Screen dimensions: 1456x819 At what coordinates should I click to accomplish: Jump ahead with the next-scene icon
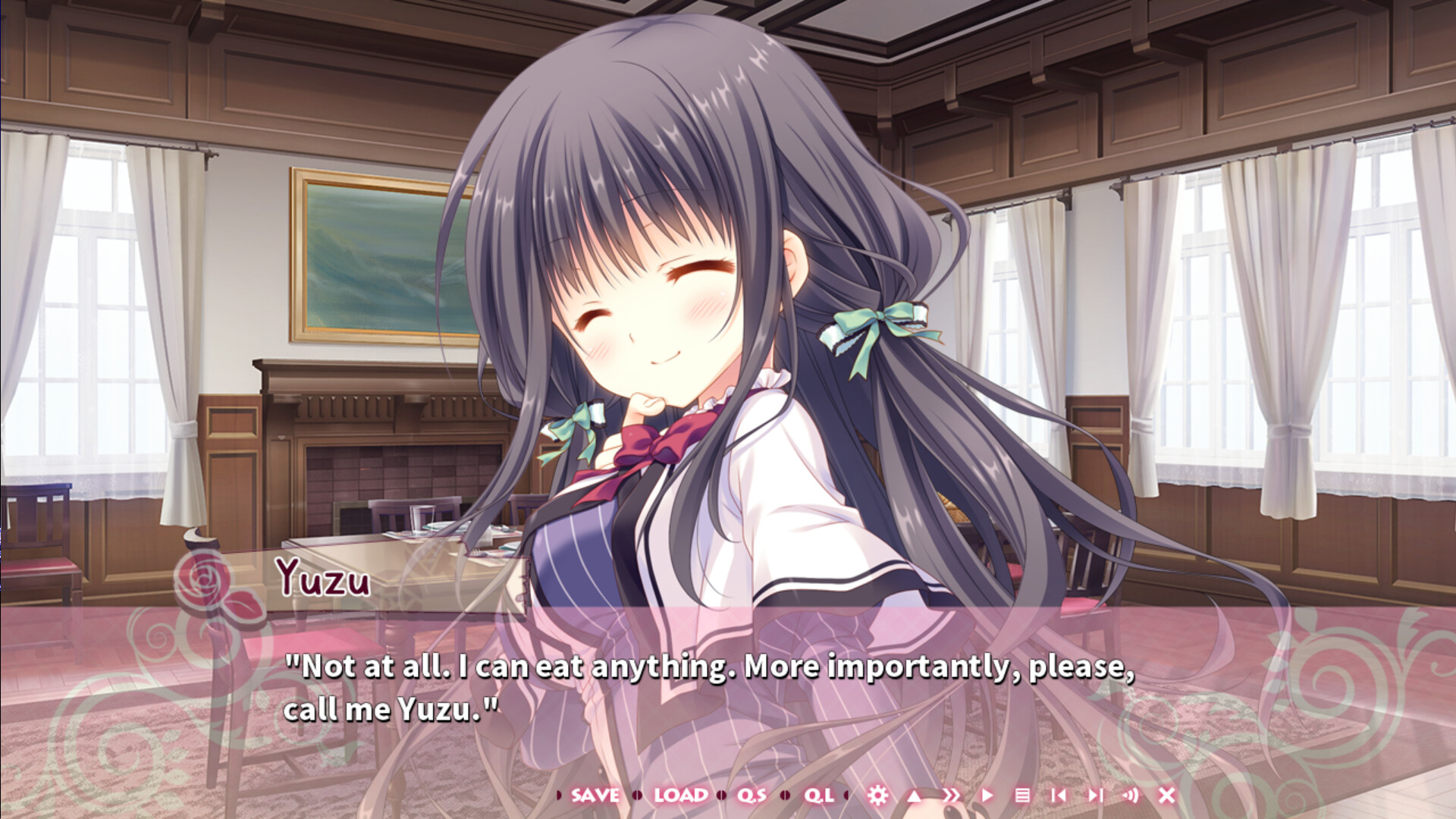(1096, 796)
